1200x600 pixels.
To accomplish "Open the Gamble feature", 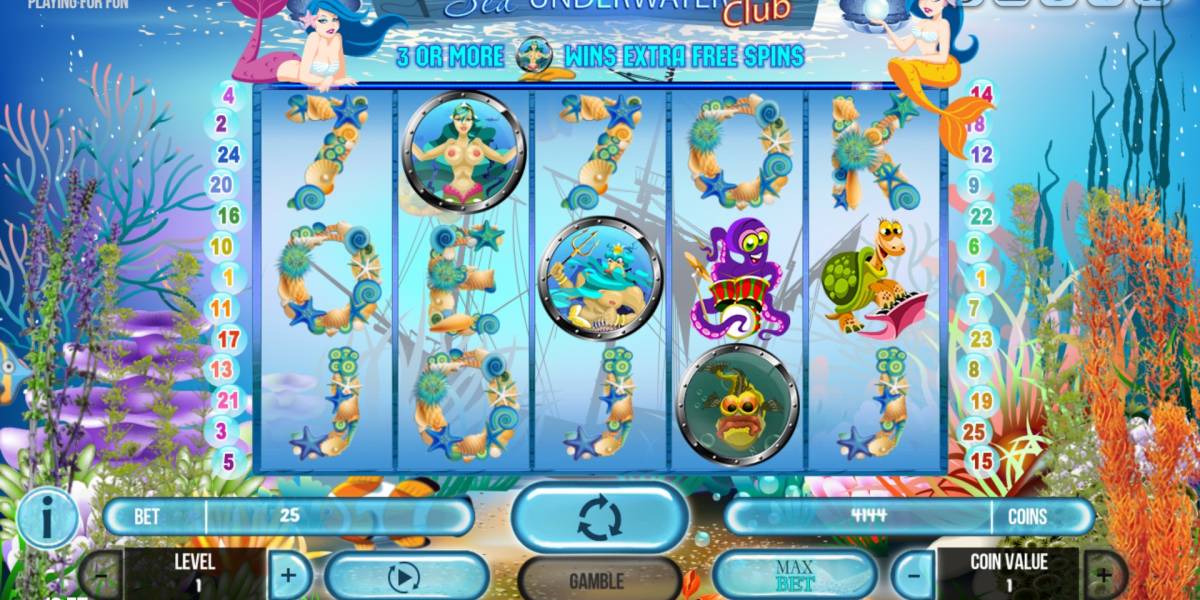I will [596, 580].
